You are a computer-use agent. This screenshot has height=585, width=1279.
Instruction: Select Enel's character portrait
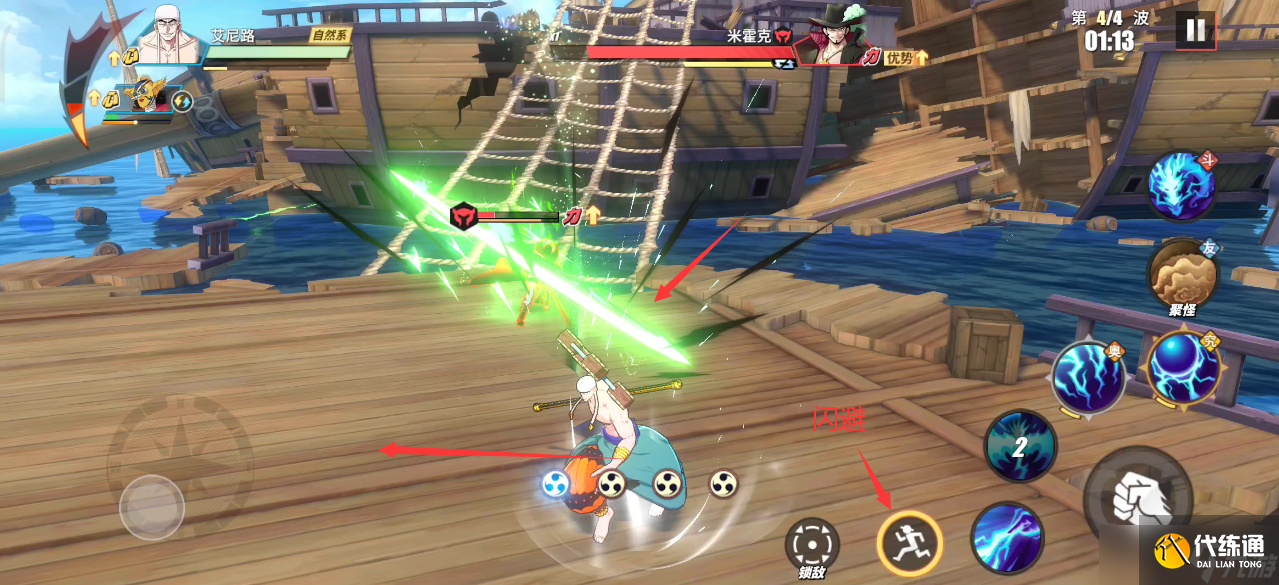(166, 37)
